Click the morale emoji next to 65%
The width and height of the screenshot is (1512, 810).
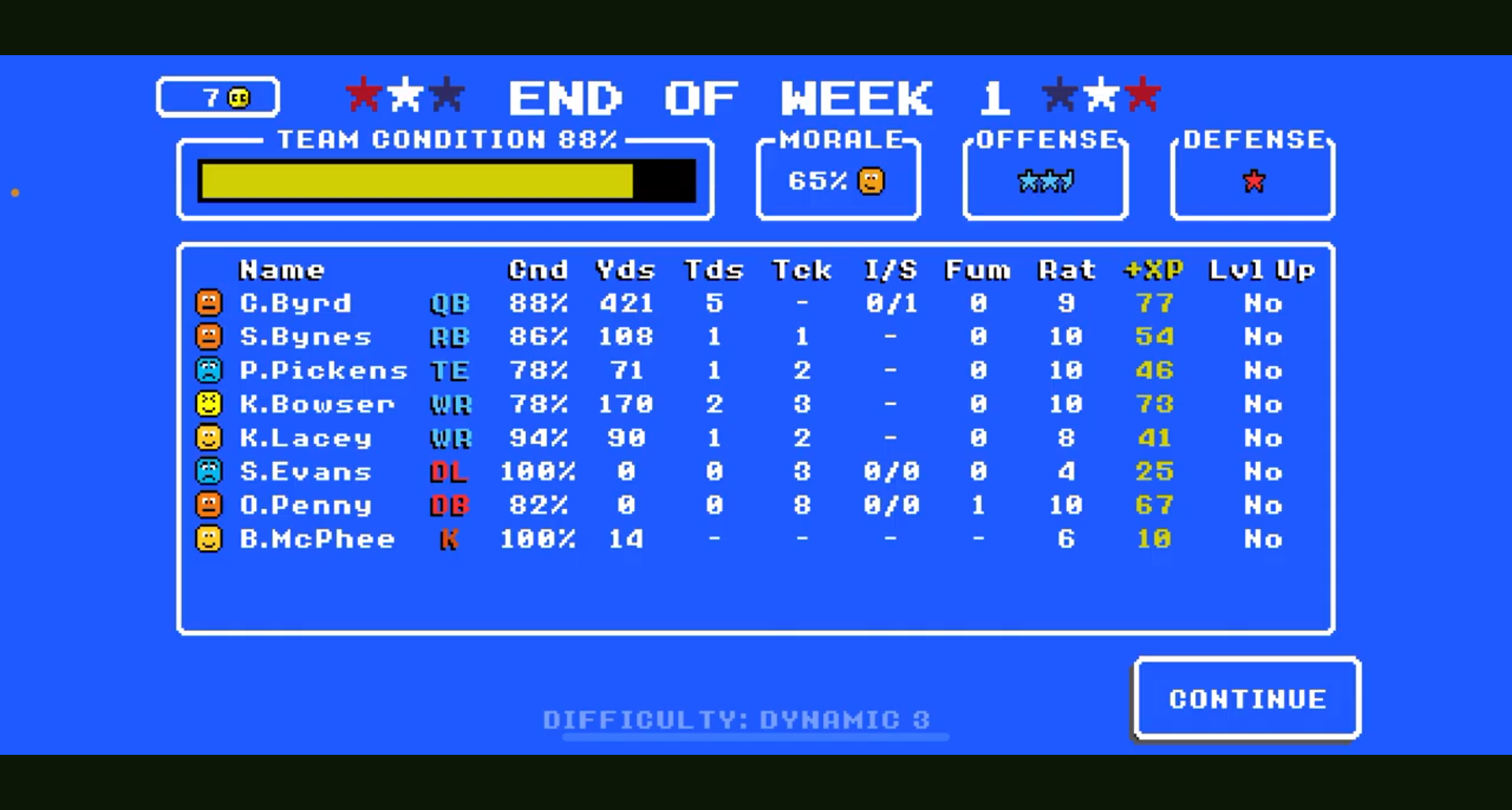(870, 181)
